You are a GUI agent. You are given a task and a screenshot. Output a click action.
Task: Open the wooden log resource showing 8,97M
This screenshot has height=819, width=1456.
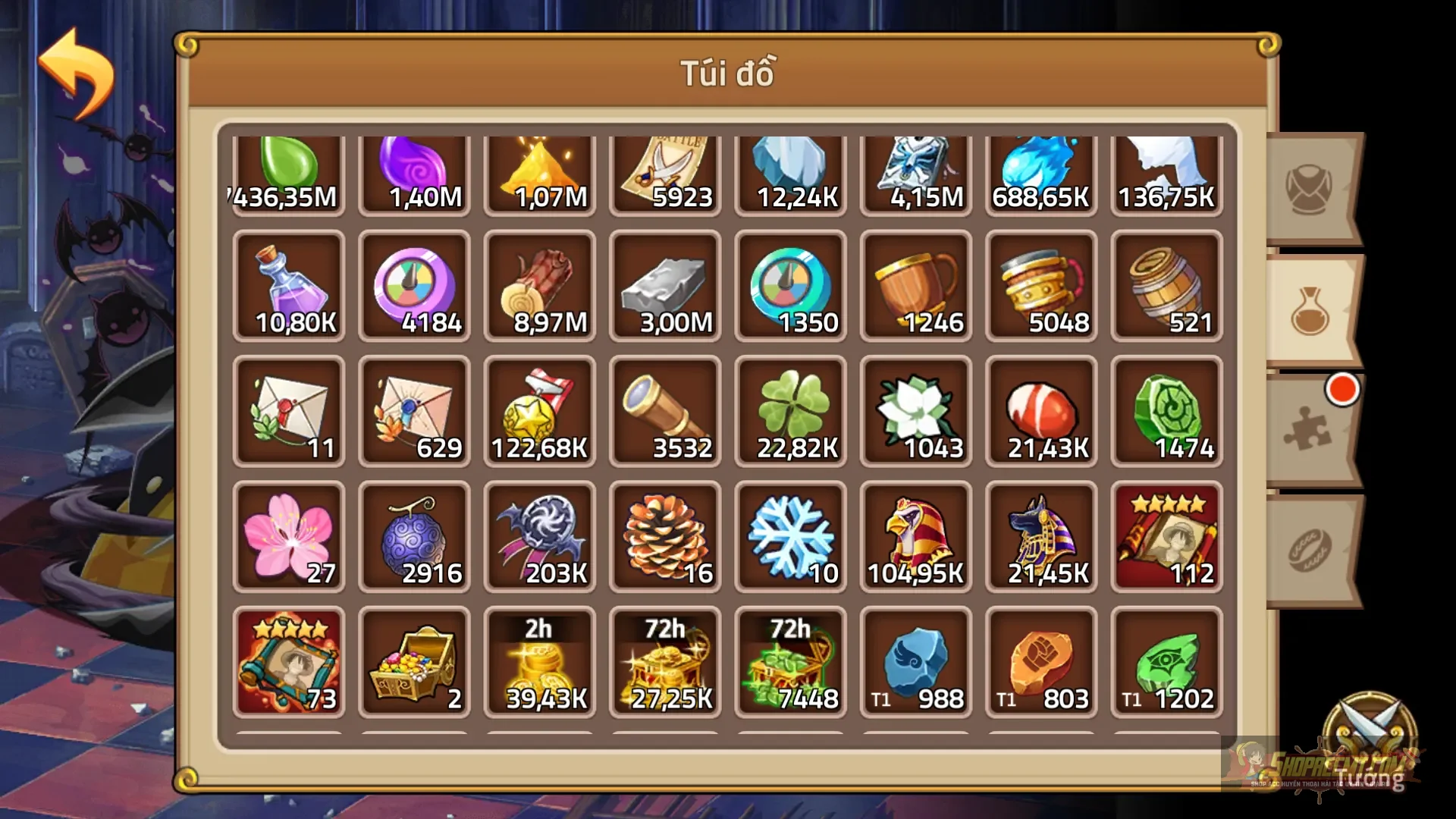(x=539, y=287)
